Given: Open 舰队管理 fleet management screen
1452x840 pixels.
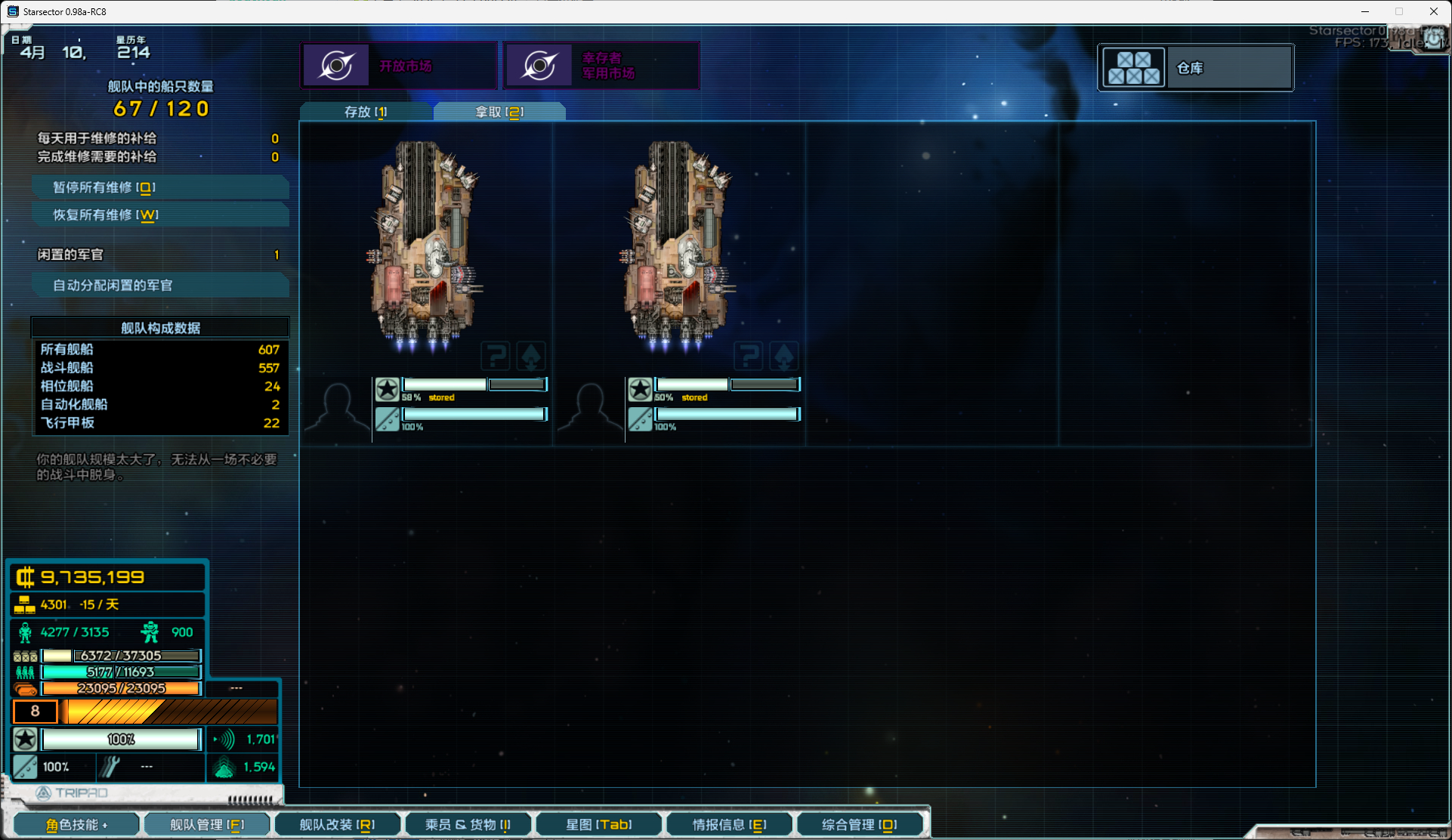Looking at the screenshot, I should [206, 825].
